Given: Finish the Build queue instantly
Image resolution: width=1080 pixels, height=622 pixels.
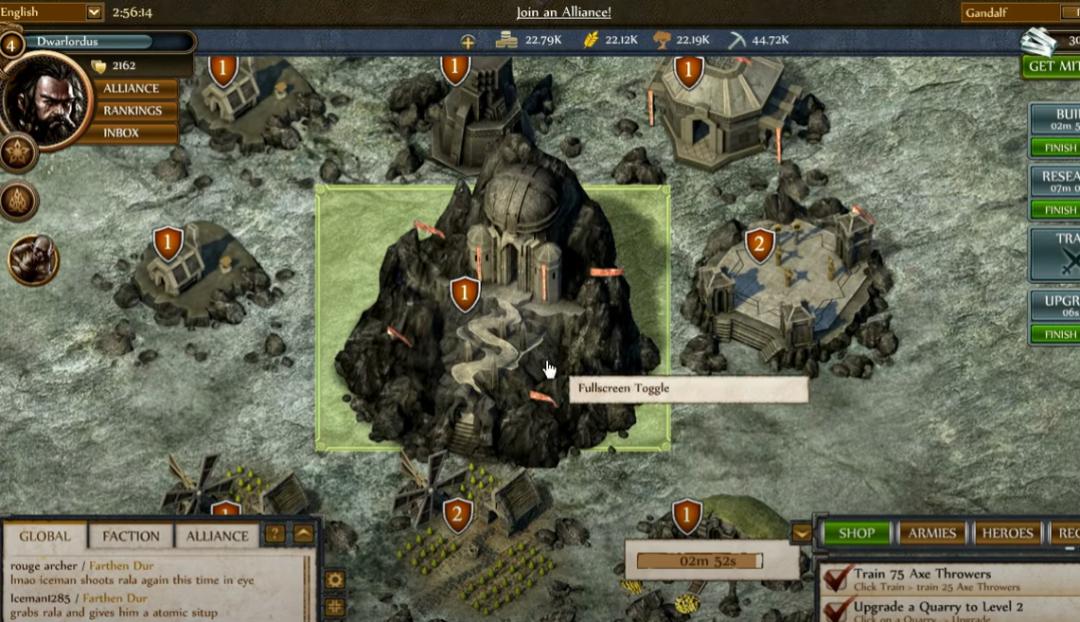Looking at the screenshot, I should click(x=1057, y=148).
